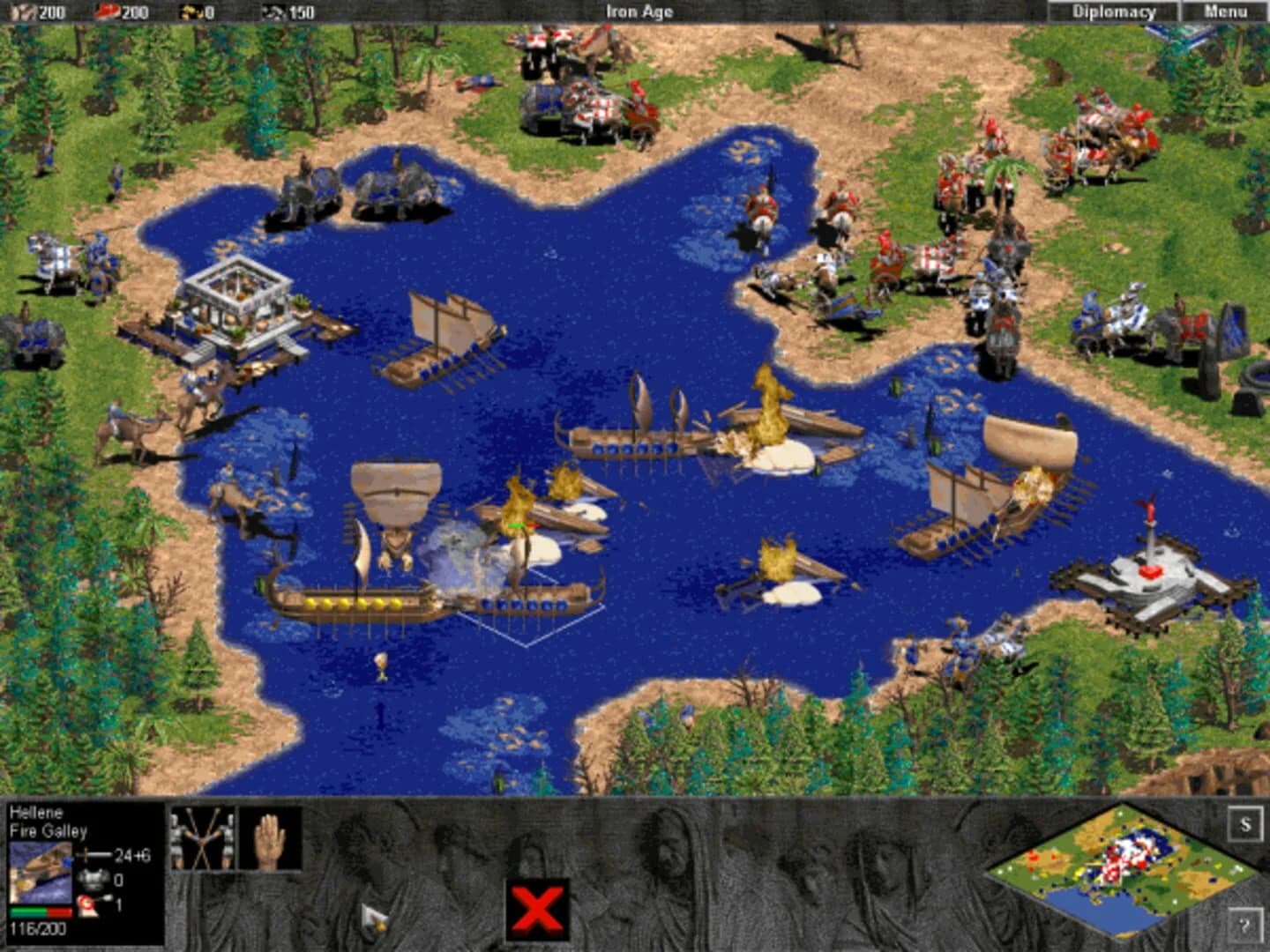The width and height of the screenshot is (1270, 952).
Task: Click the Iron Age title text
Action: click(638, 11)
